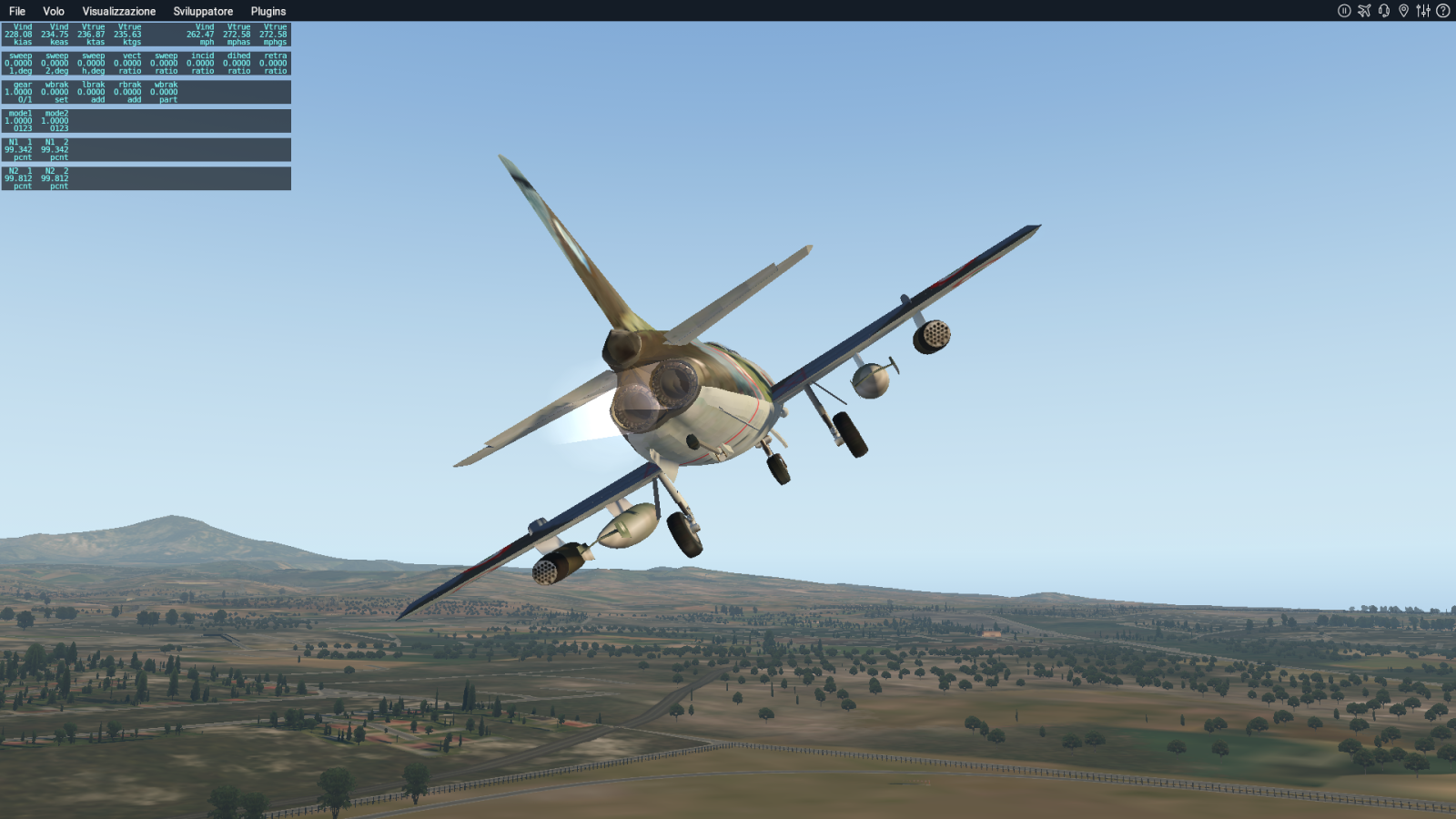This screenshot has height=819, width=1456.
Task: Open the Sviluppatore menu
Action: tap(203, 11)
